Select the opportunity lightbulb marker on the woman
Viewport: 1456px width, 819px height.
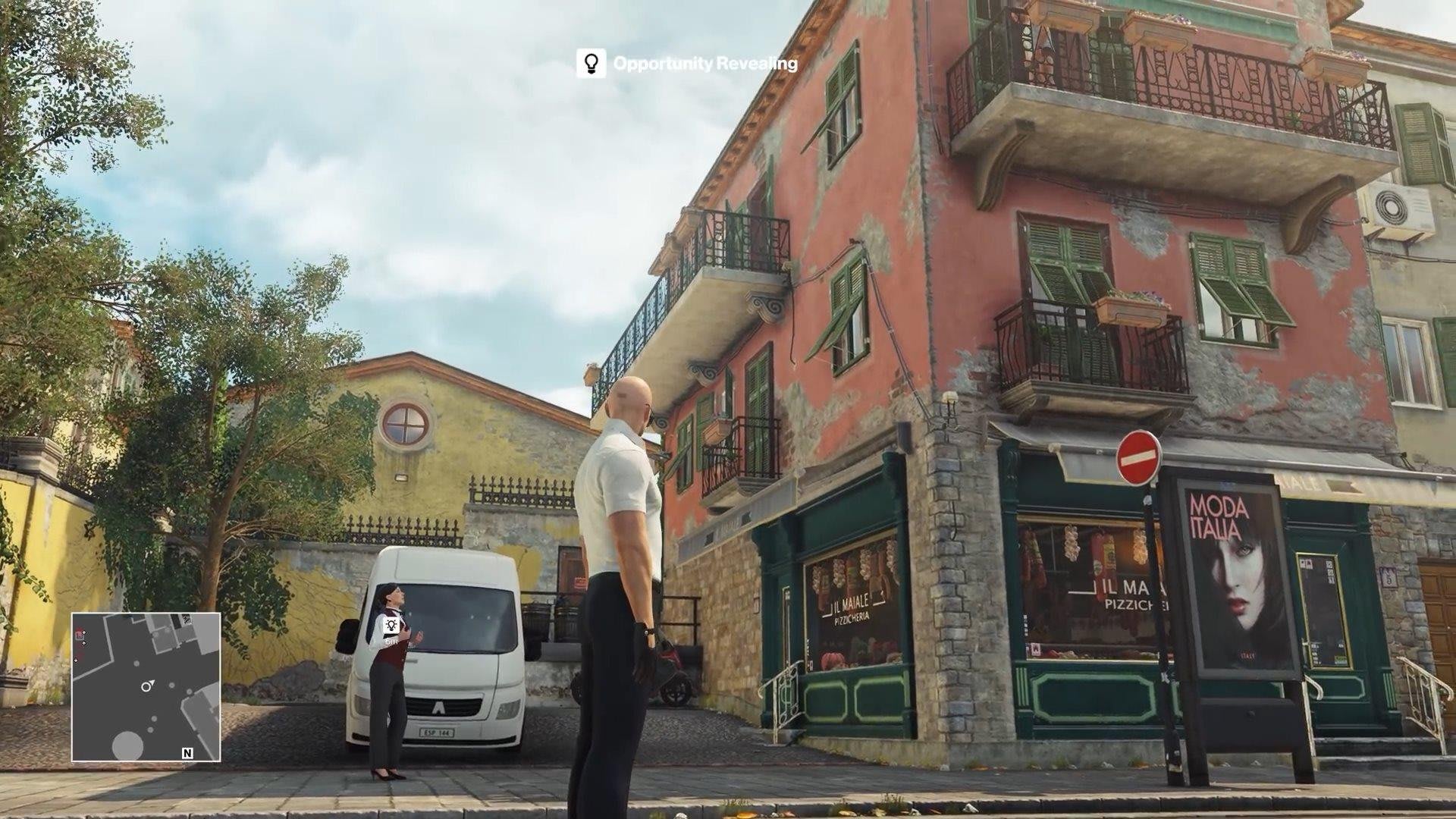pyautogui.click(x=391, y=625)
